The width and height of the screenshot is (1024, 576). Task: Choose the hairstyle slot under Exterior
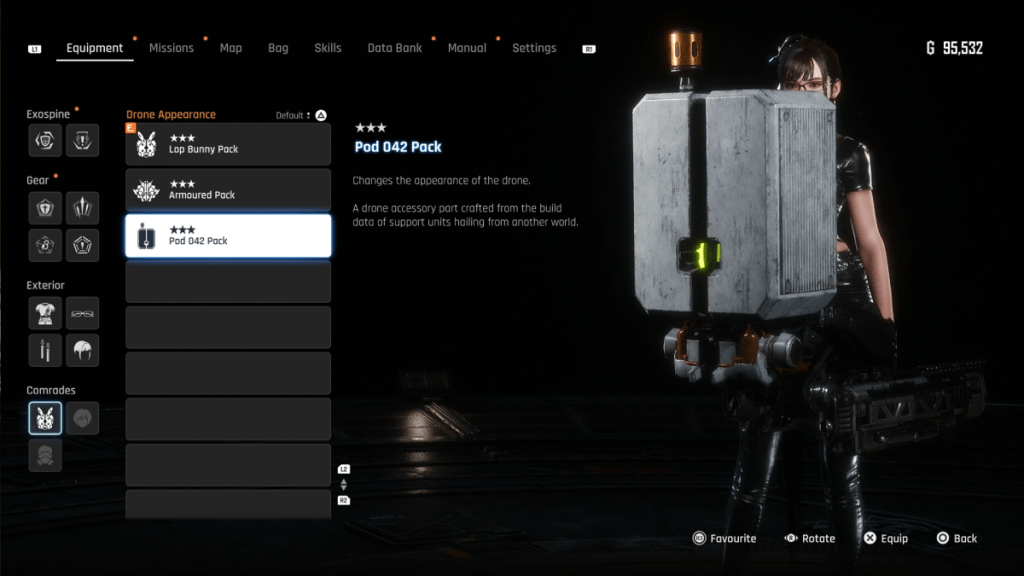tap(83, 350)
